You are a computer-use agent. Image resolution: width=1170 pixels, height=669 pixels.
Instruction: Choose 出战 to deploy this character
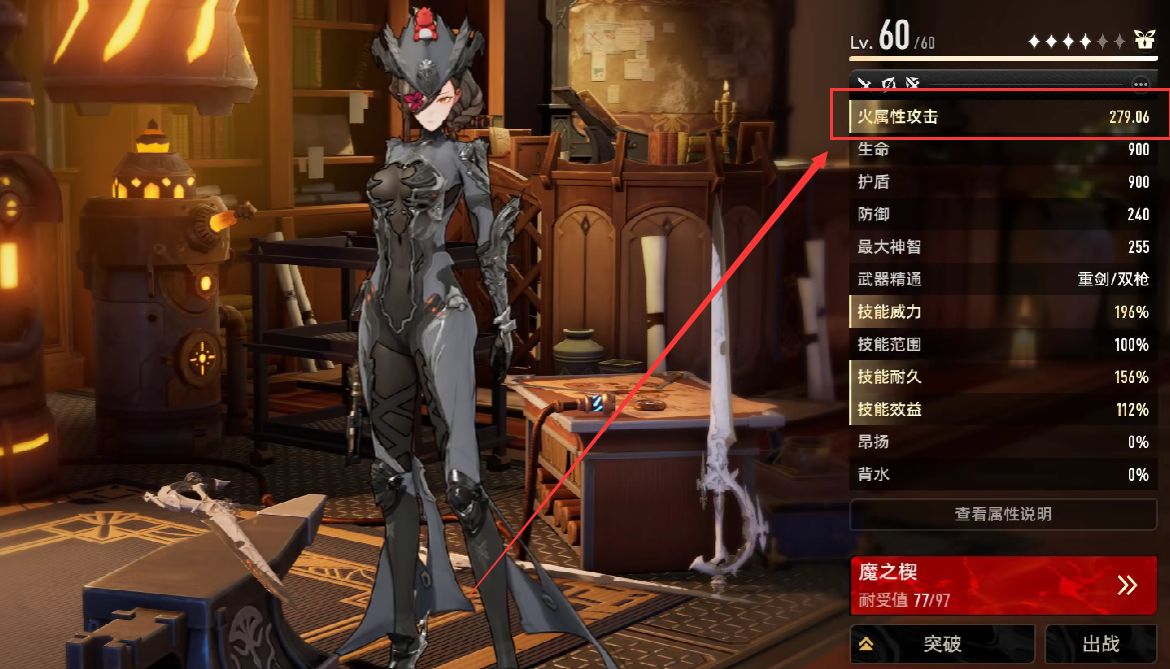pos(1100,644)
